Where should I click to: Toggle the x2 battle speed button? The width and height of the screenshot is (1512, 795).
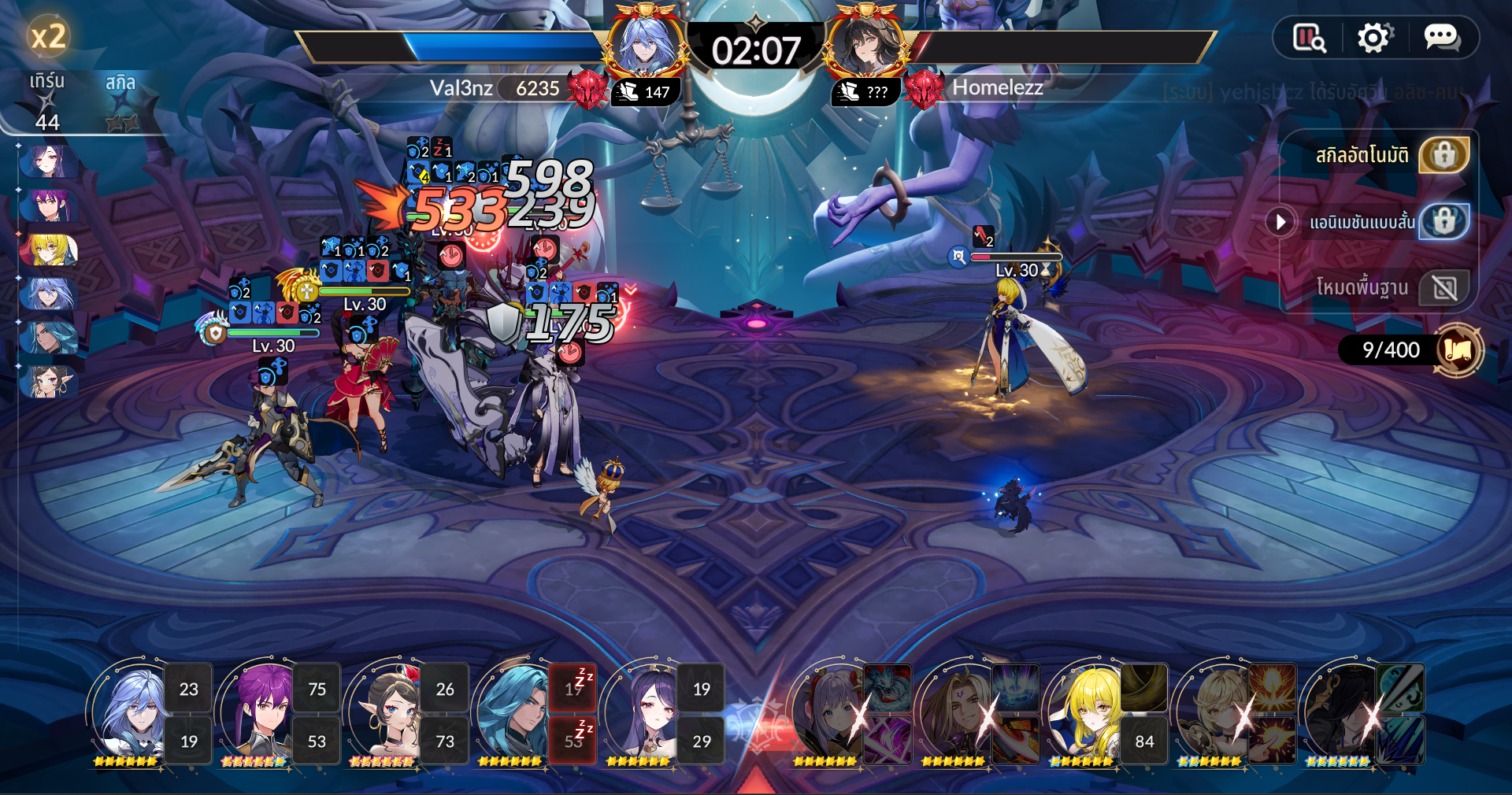47,37
